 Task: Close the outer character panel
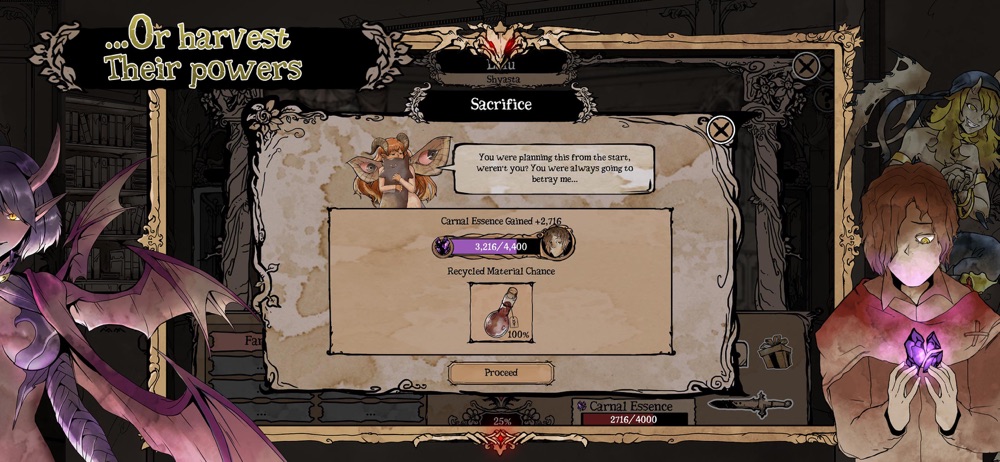click(x=805, y=67)
